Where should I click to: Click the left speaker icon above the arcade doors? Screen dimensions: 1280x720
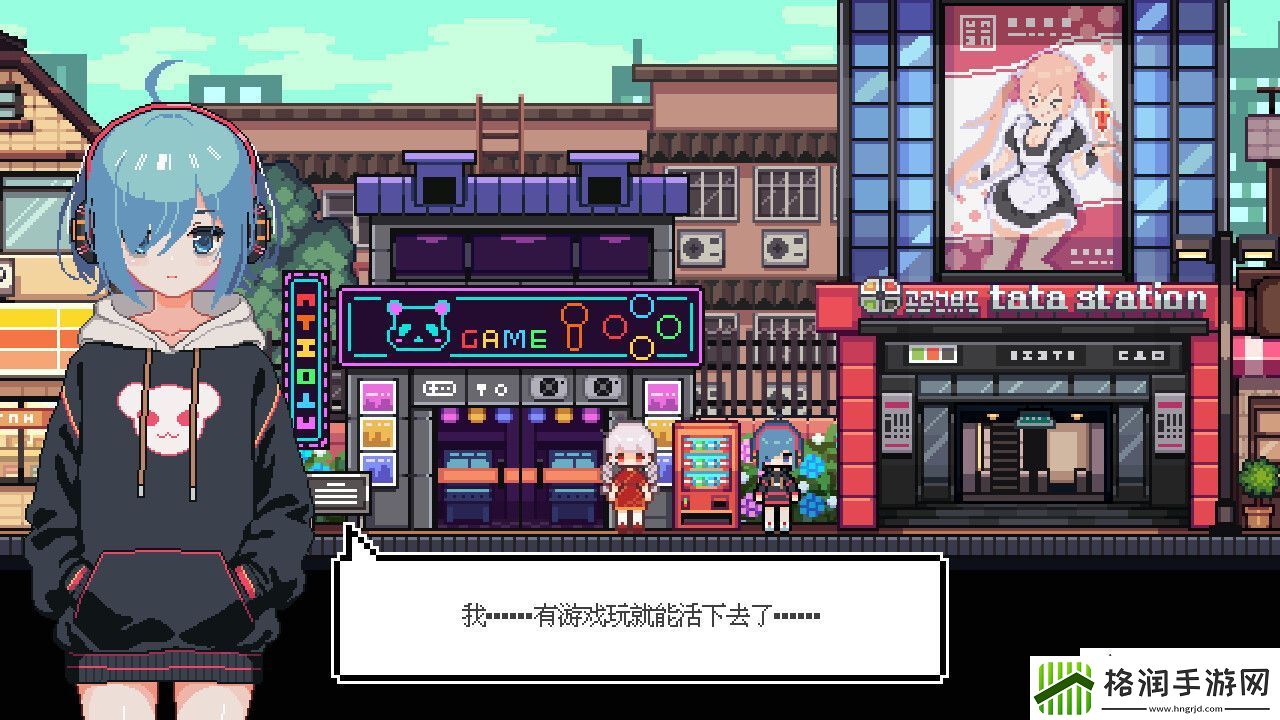(x=548, y=389)
